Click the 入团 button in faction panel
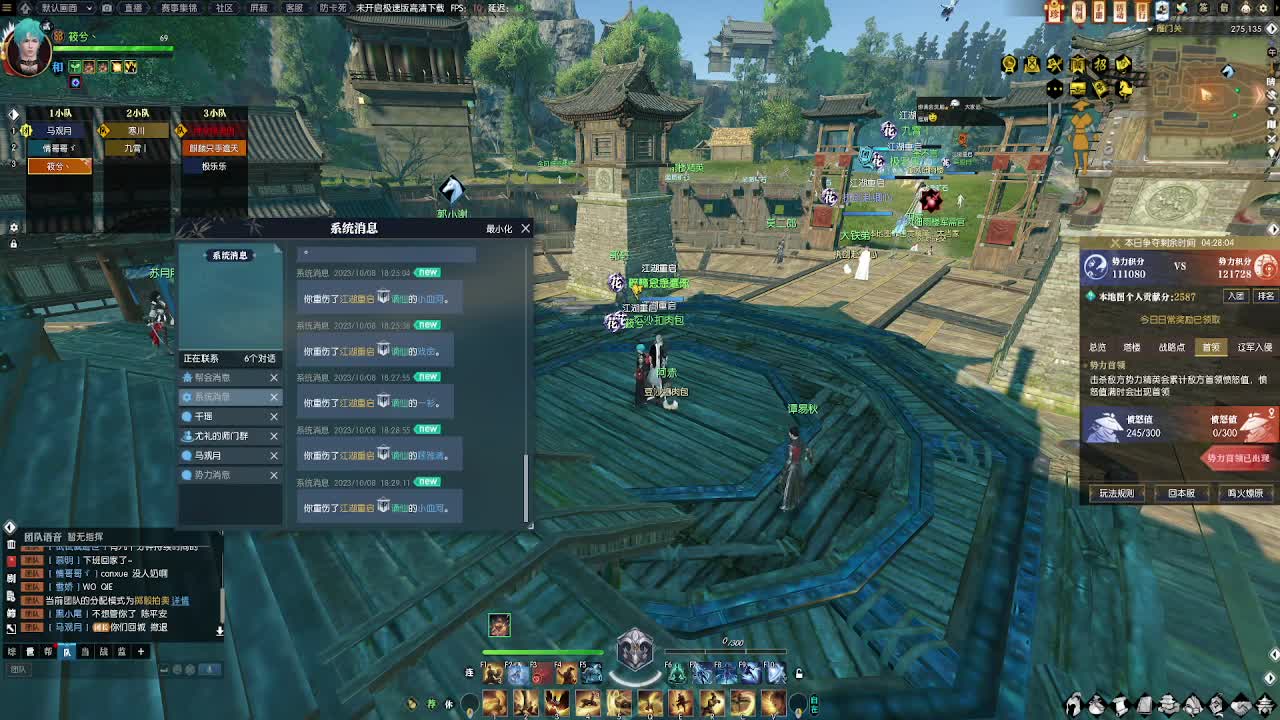The image size is (1280, 720). click(x=1239, y=296)
